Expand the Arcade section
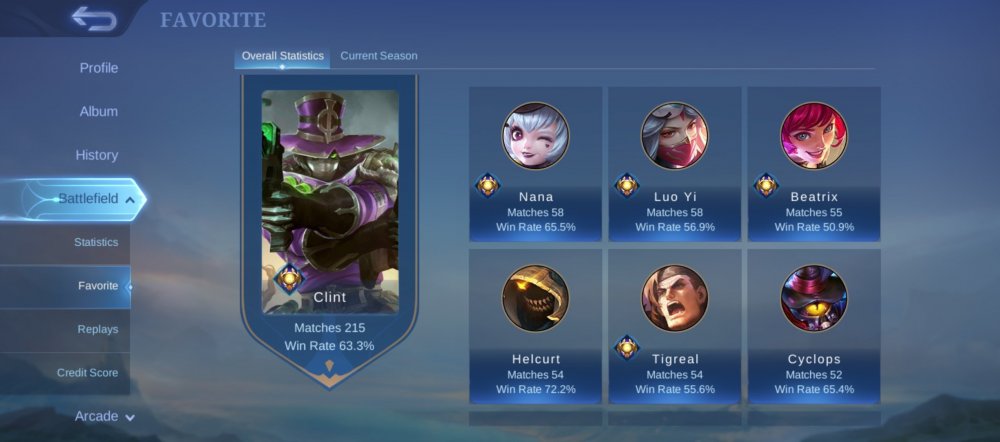 104,416
